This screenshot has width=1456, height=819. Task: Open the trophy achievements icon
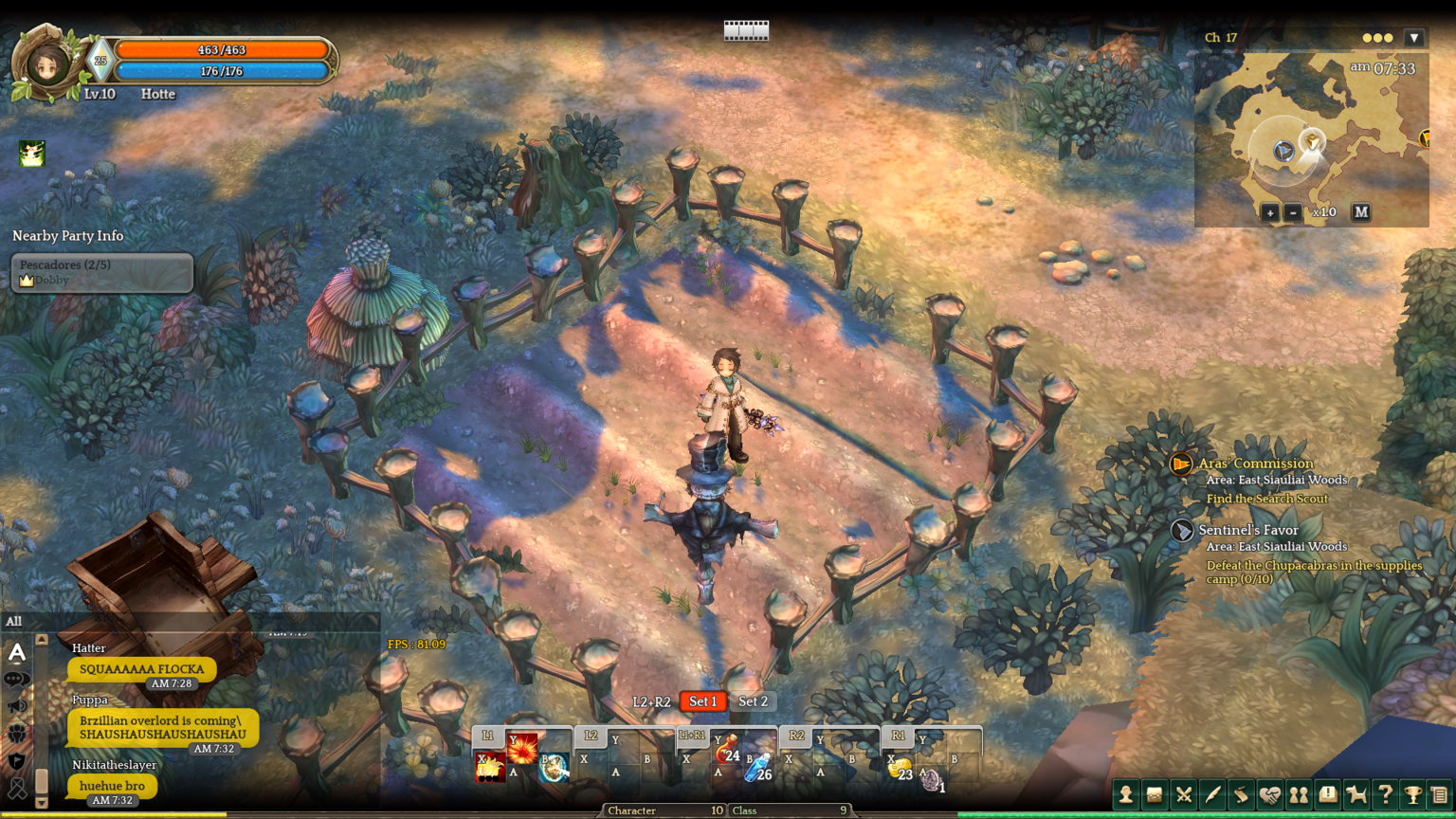[x=1413, y=795]
